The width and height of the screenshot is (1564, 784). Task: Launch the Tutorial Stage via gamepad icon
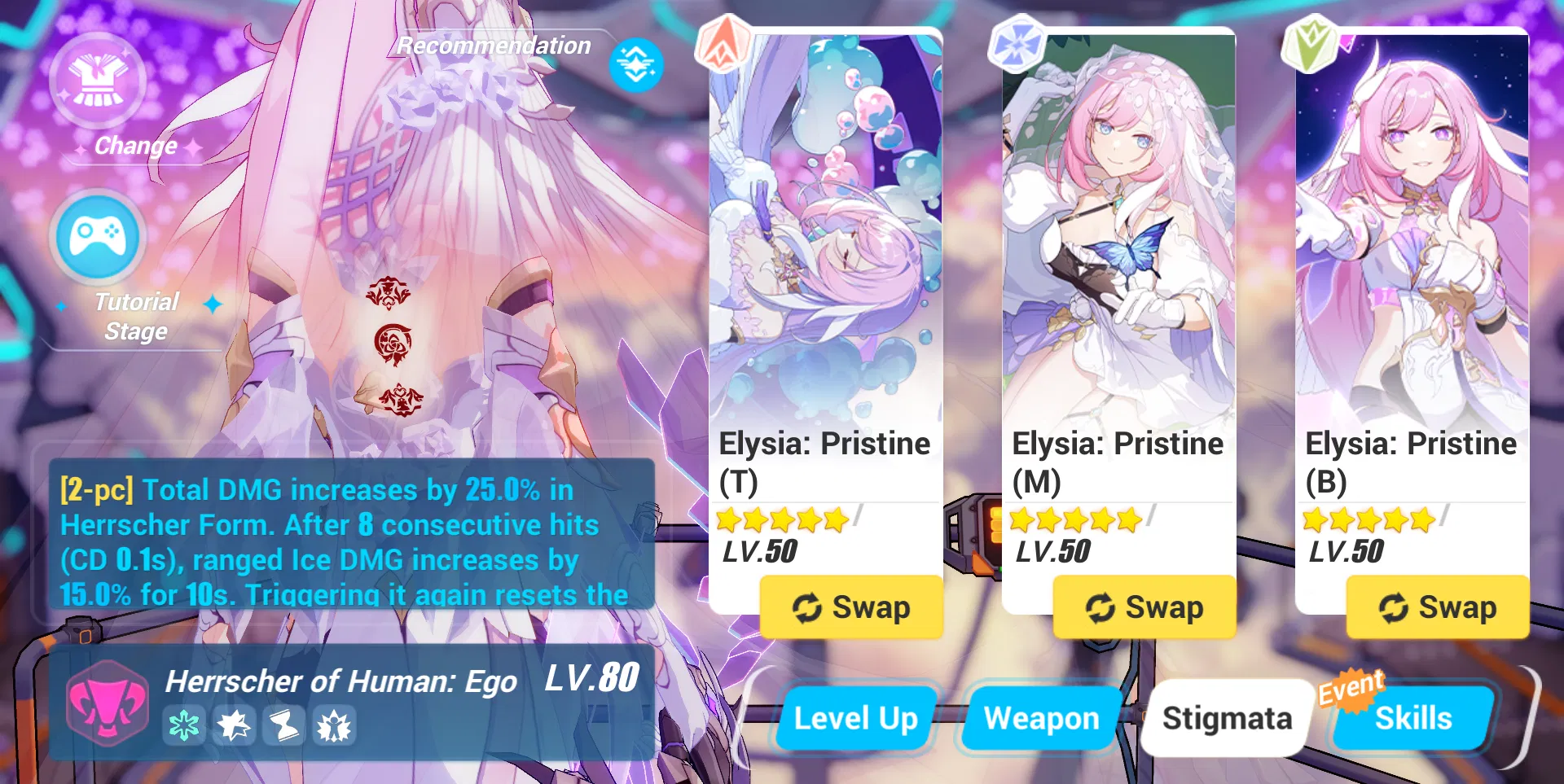97,238
